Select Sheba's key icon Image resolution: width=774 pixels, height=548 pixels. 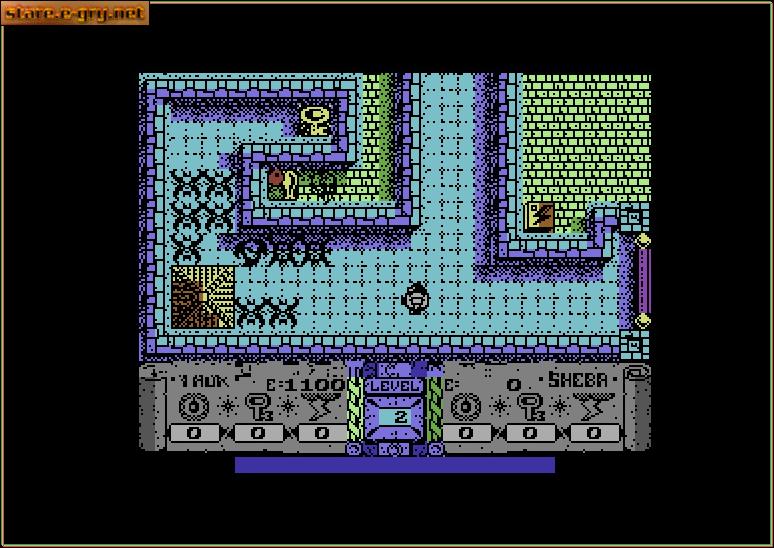point(530,406)
